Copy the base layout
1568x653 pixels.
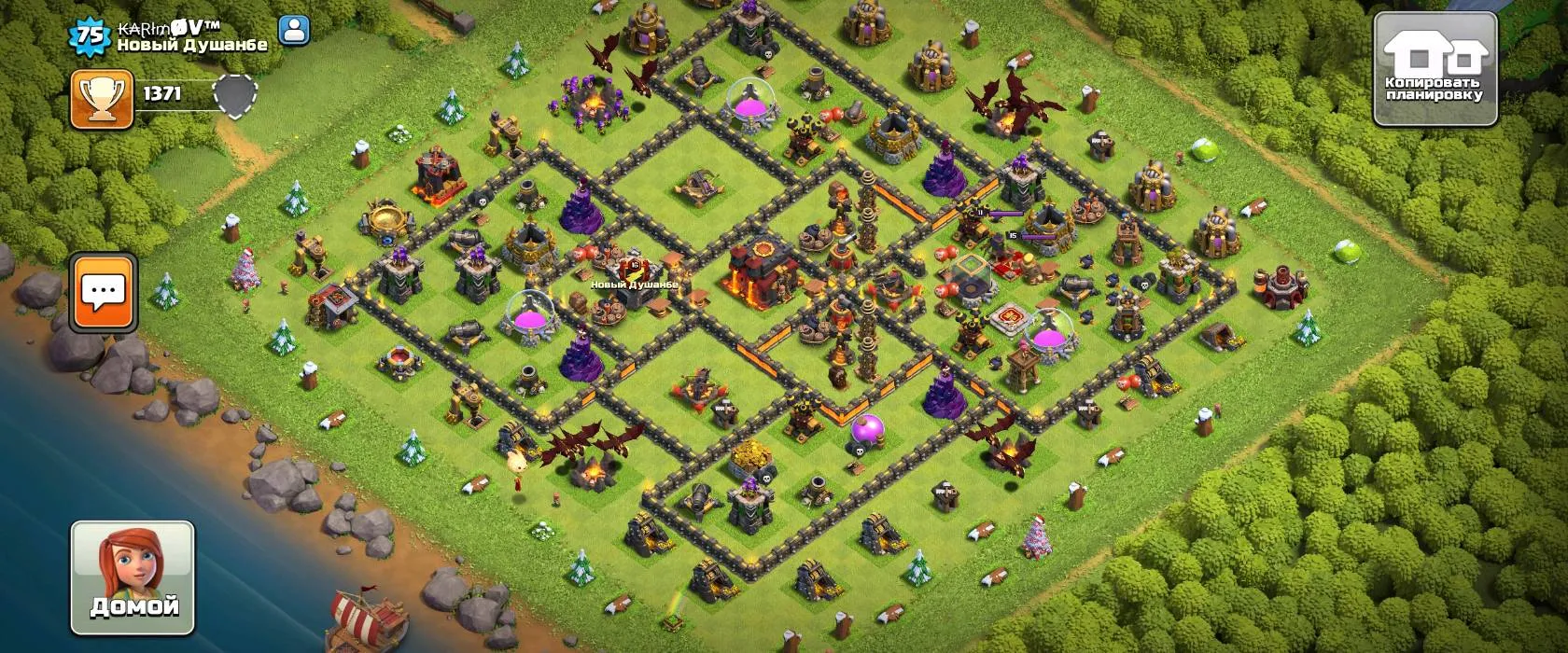1435,70
